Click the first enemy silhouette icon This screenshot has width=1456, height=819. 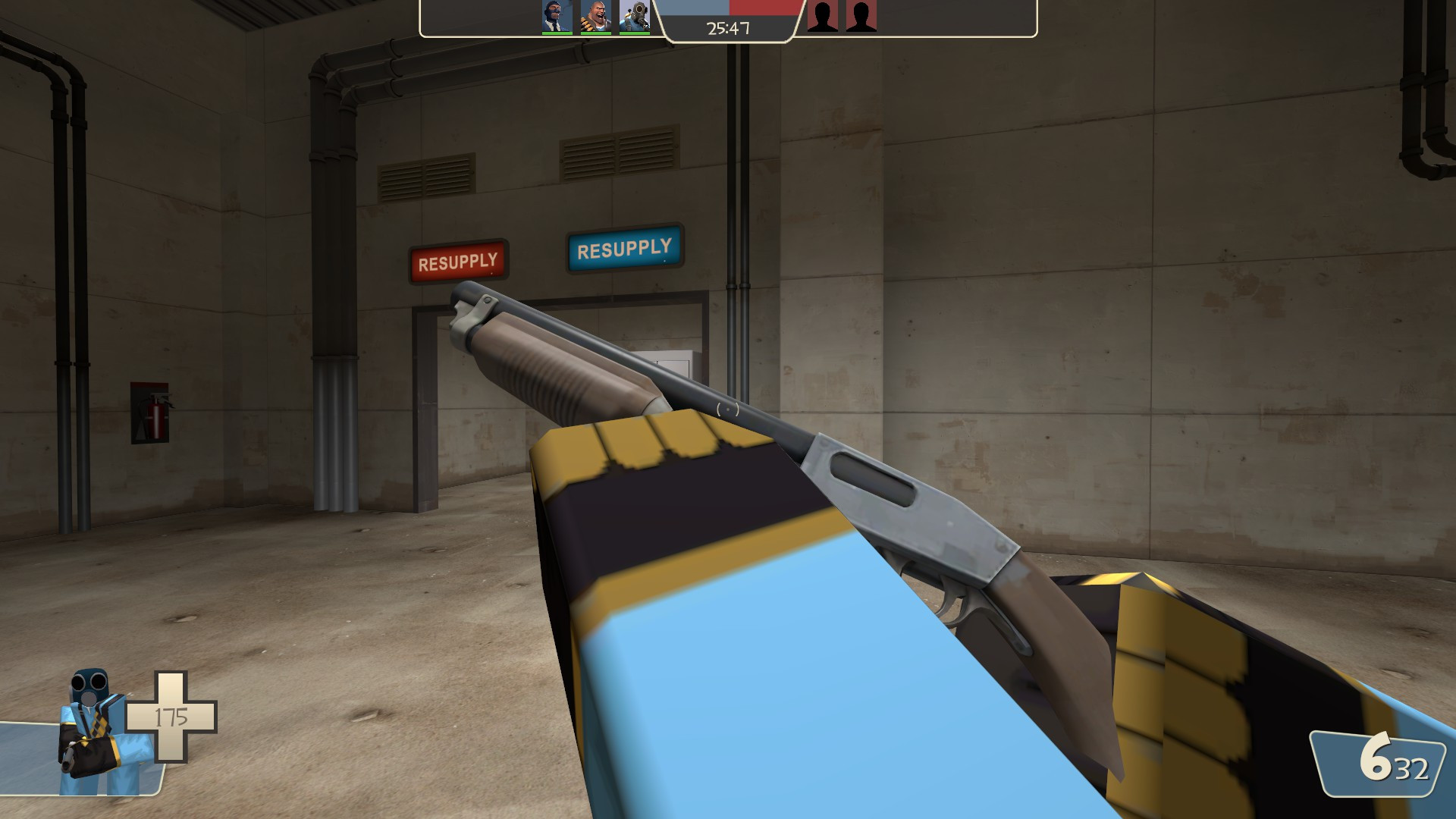pos(823,17)
